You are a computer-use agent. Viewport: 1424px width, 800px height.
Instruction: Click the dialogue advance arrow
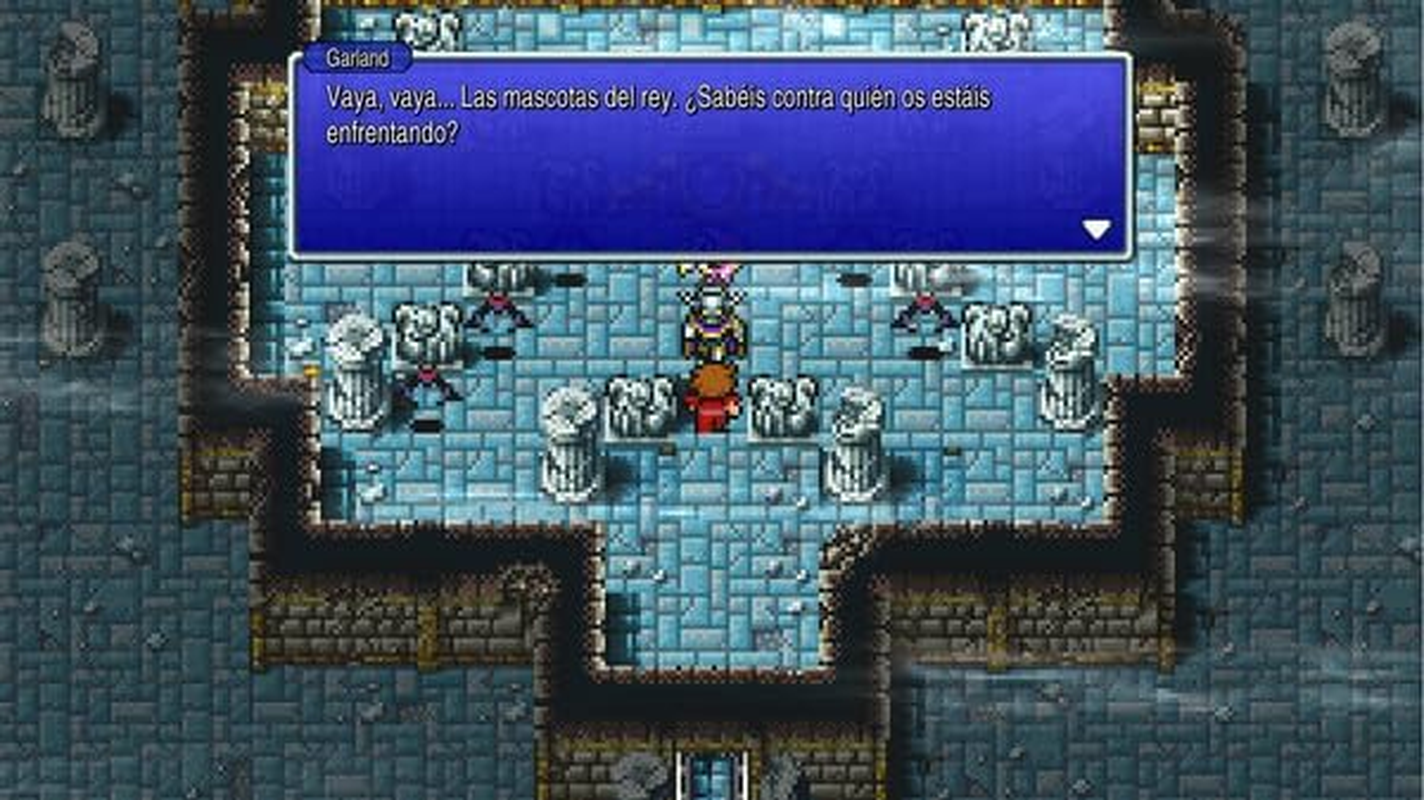pos(1098,228)
